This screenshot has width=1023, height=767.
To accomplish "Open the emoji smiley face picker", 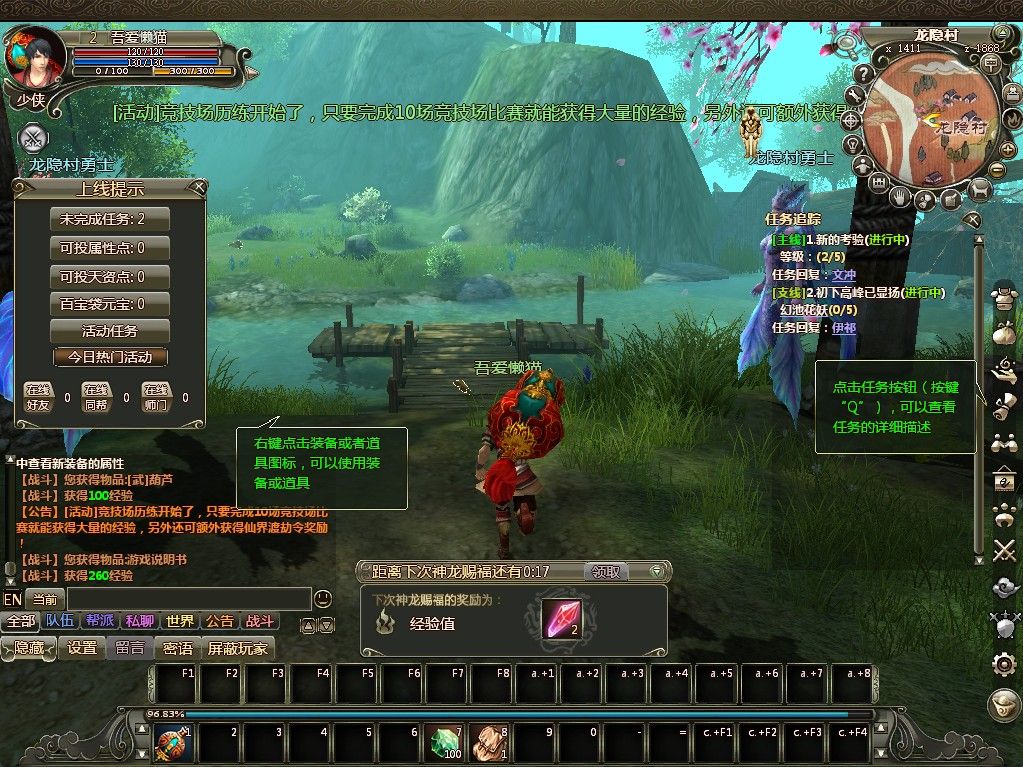I will (323, 599).
